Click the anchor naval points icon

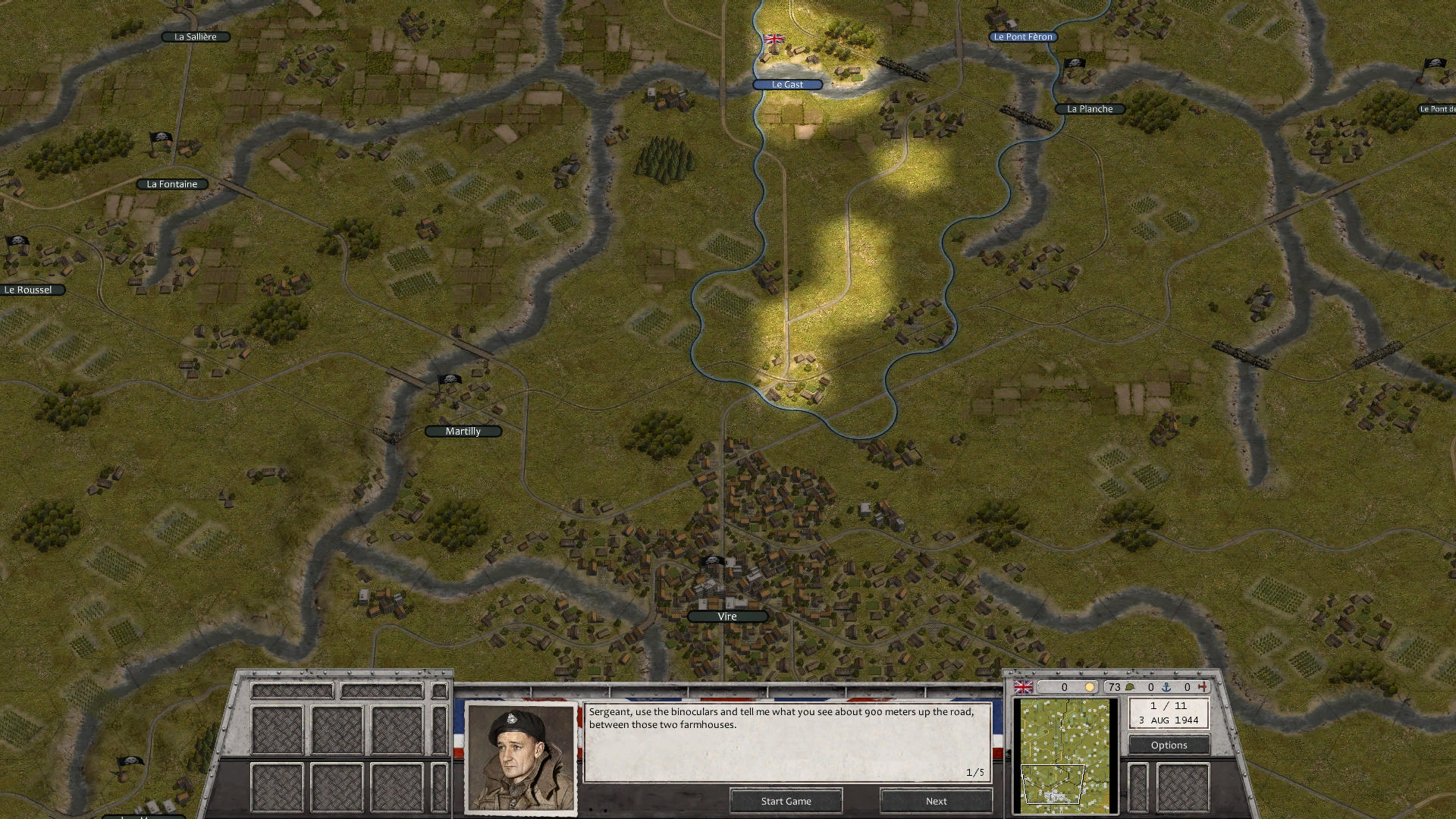point(1166,686)
